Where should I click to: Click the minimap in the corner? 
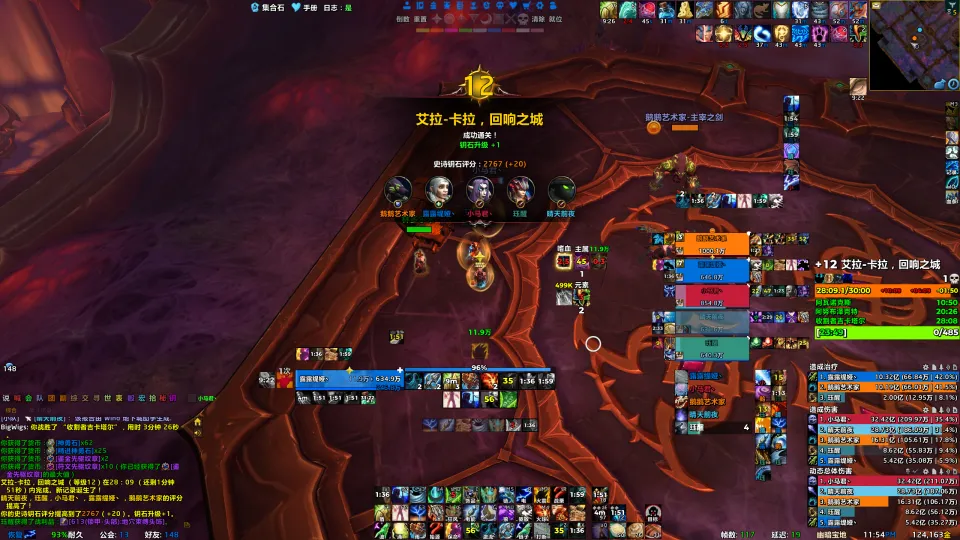tap(914, 45)
